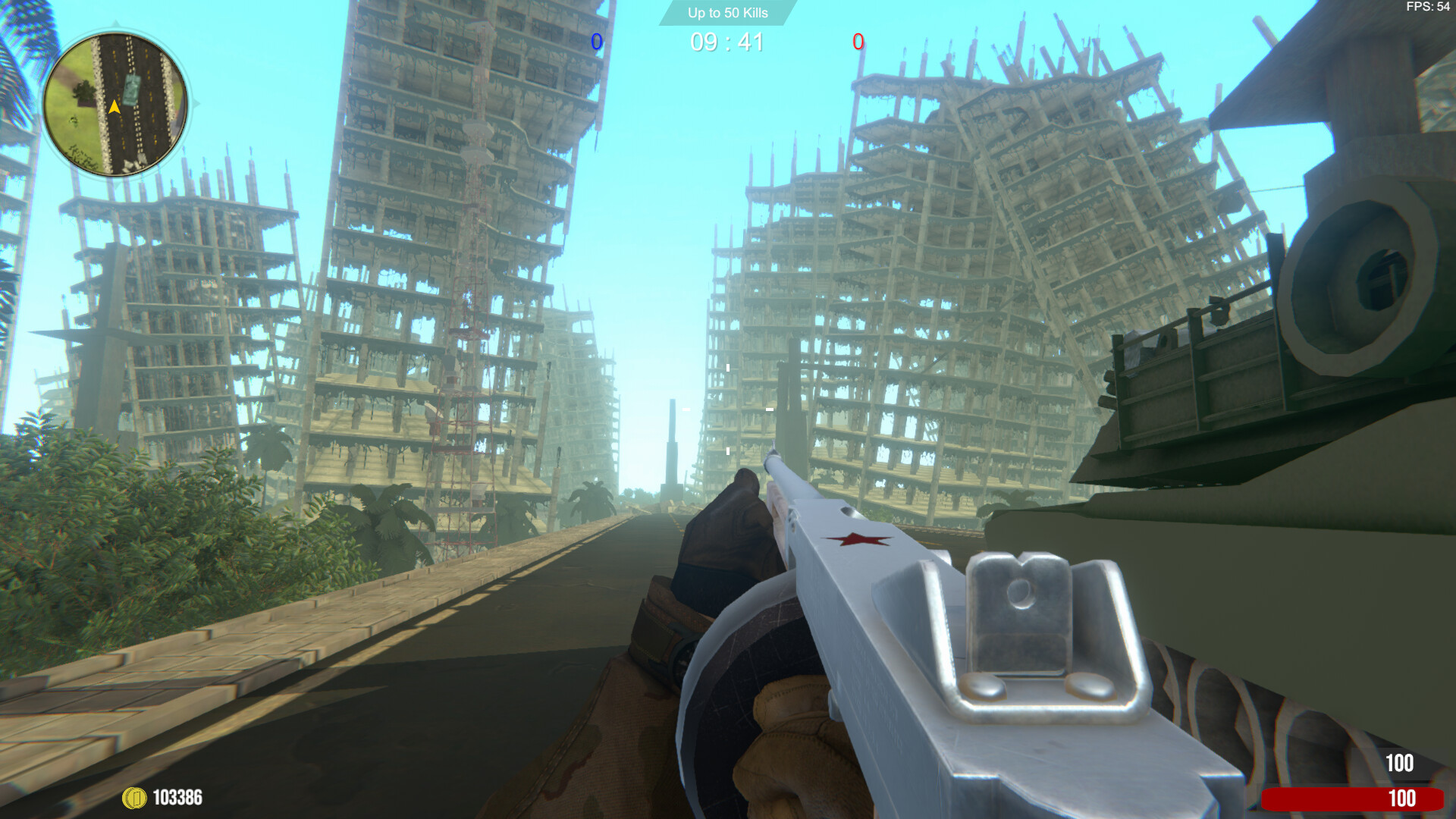Image resolution: width=1456 pixels, height=819 pixels.
Task: Select the crosshair at screen center
Action: coord(728,409)
